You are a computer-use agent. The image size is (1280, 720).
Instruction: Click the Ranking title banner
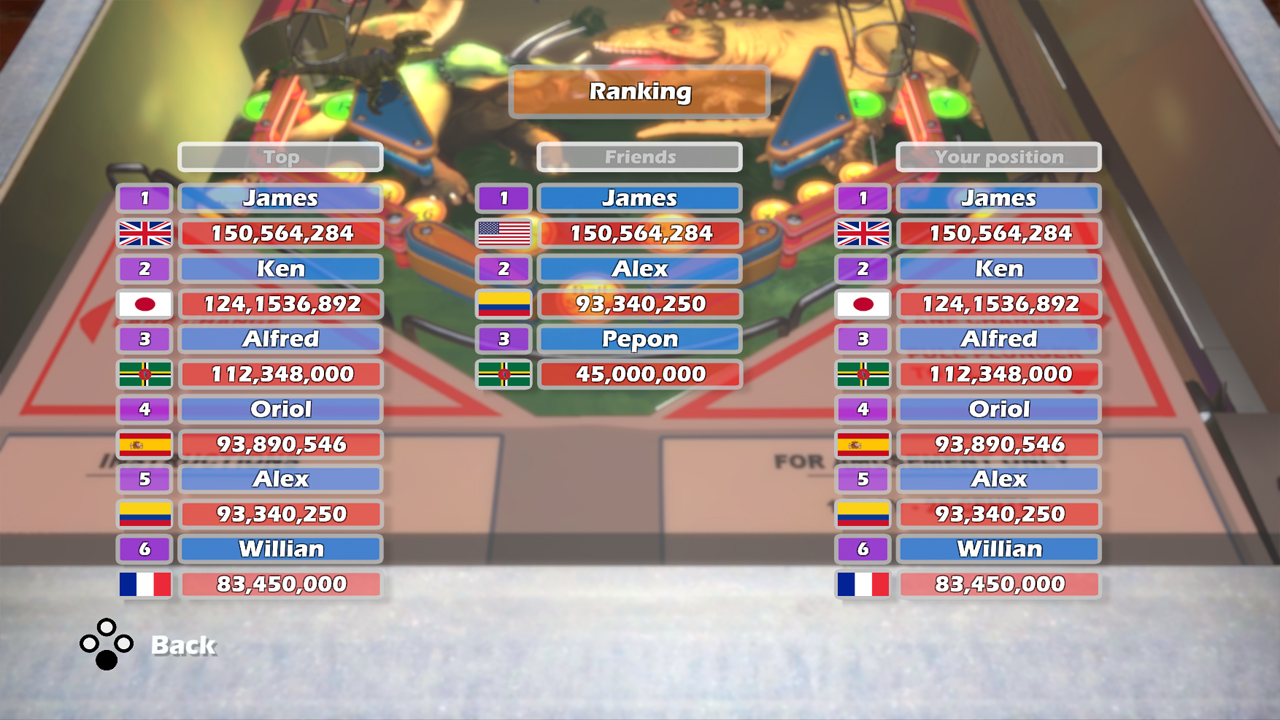point(639,92)
